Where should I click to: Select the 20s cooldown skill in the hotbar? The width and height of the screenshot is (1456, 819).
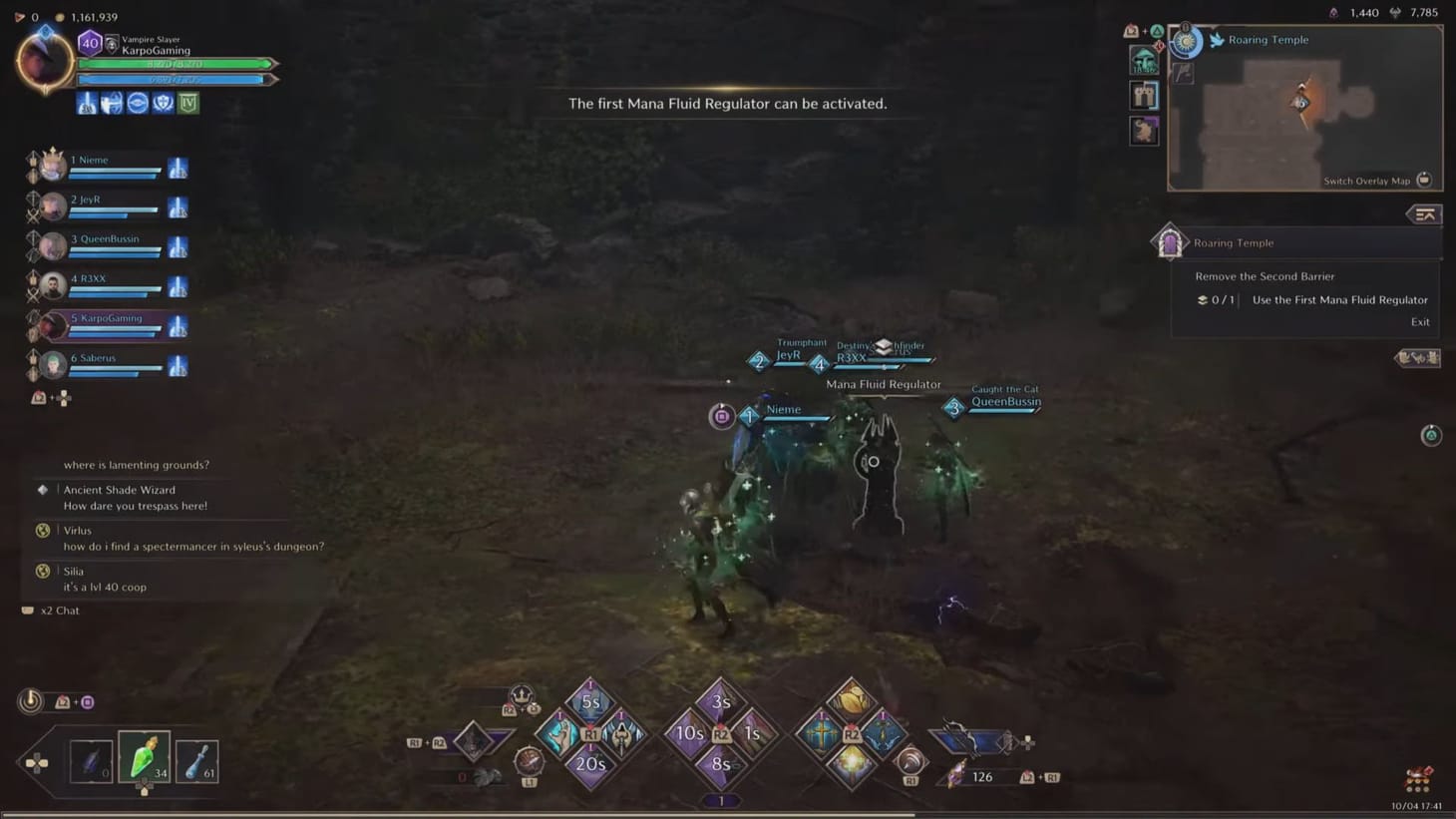tap(592, 763)
